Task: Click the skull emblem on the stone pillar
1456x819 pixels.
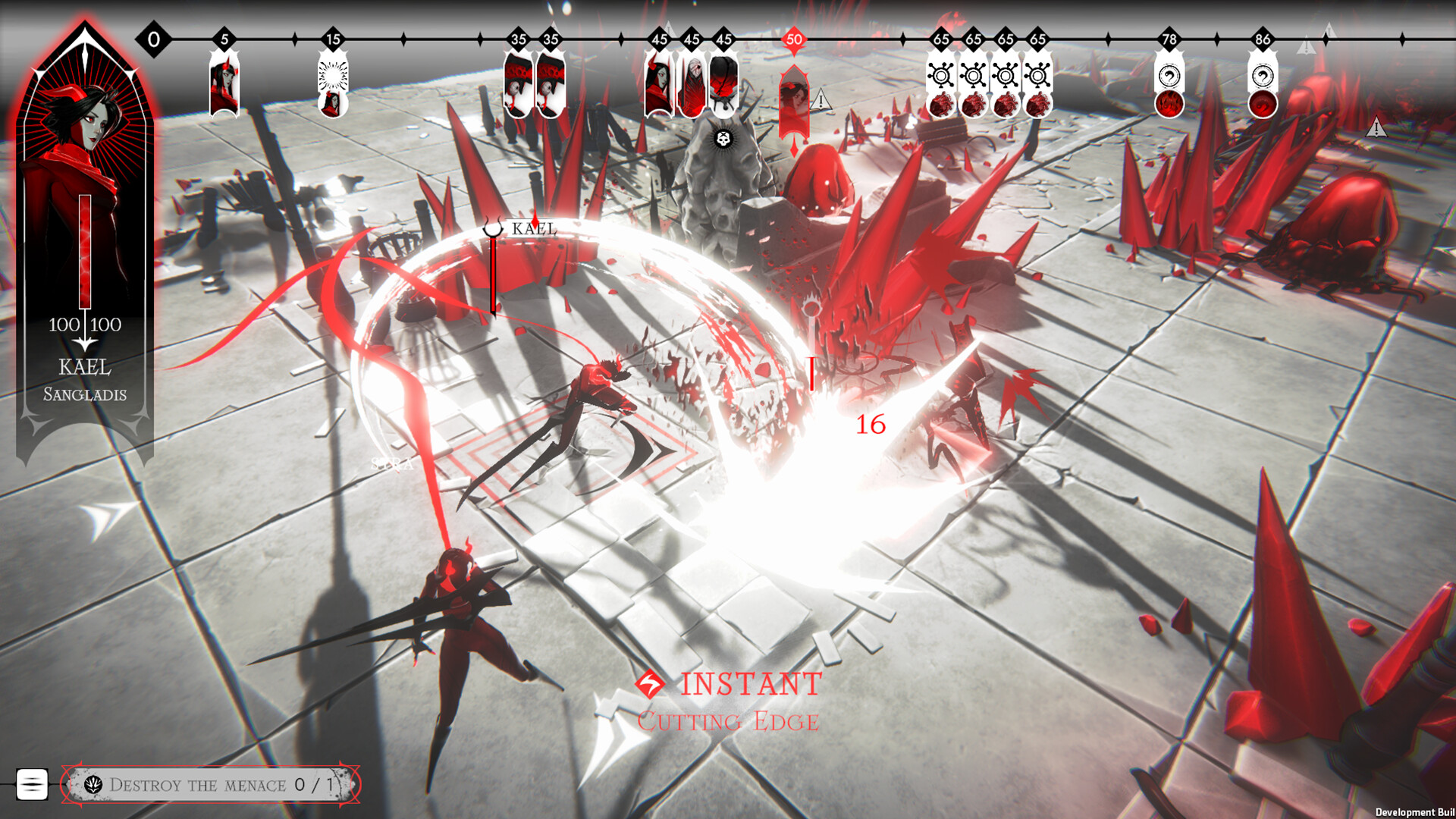Action: 722,139
